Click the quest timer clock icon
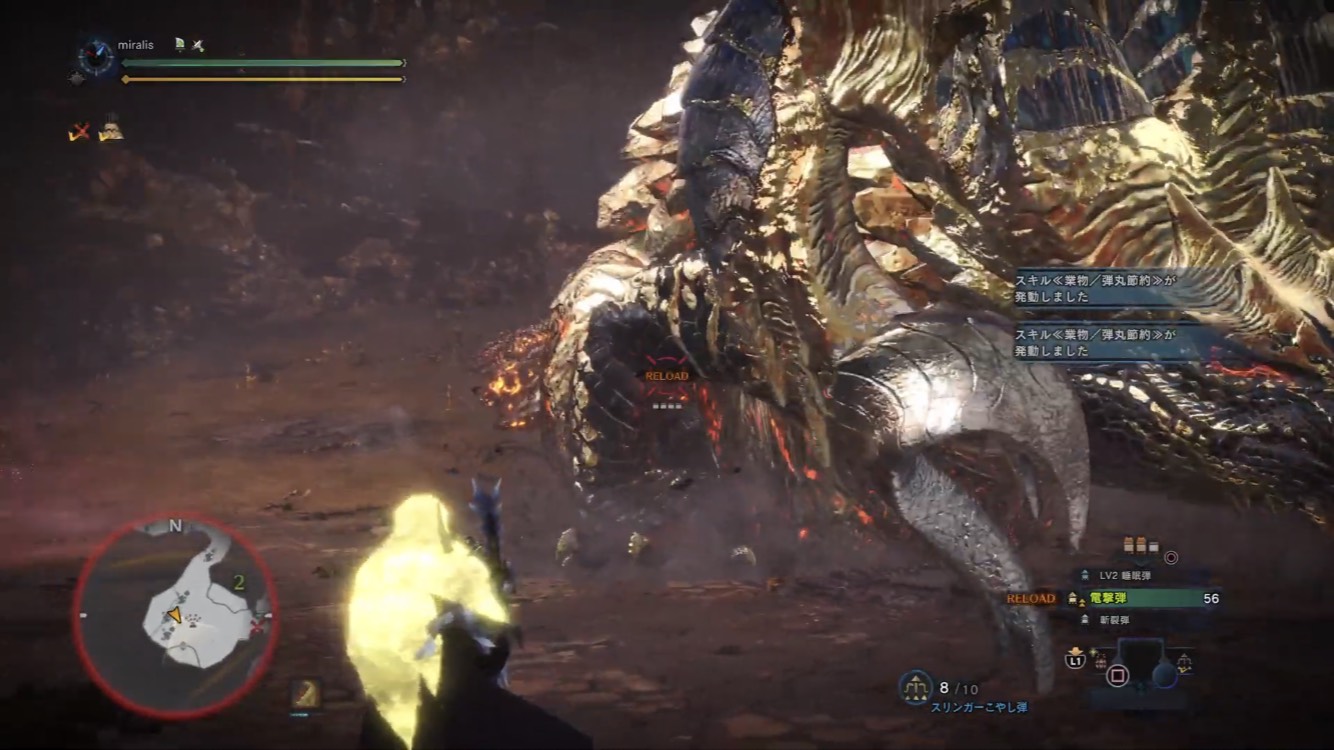The width and height of the screenshot is (1334, 750). coord(96,56)
